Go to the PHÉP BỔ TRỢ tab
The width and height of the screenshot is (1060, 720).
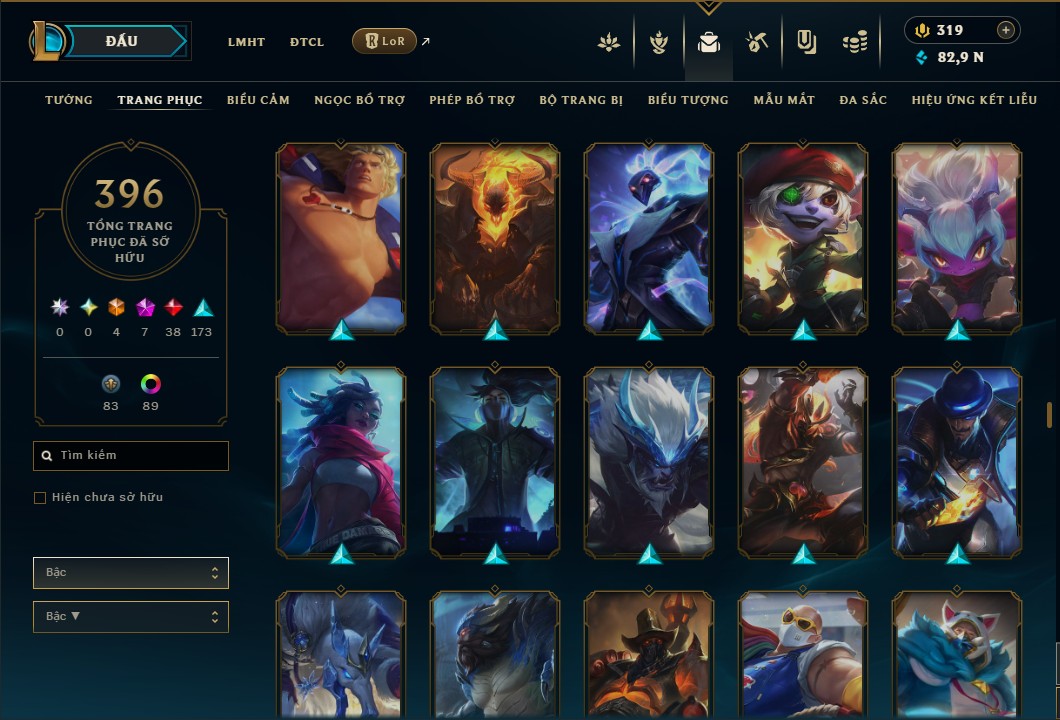pyautogui.click(x=472, y=100)
